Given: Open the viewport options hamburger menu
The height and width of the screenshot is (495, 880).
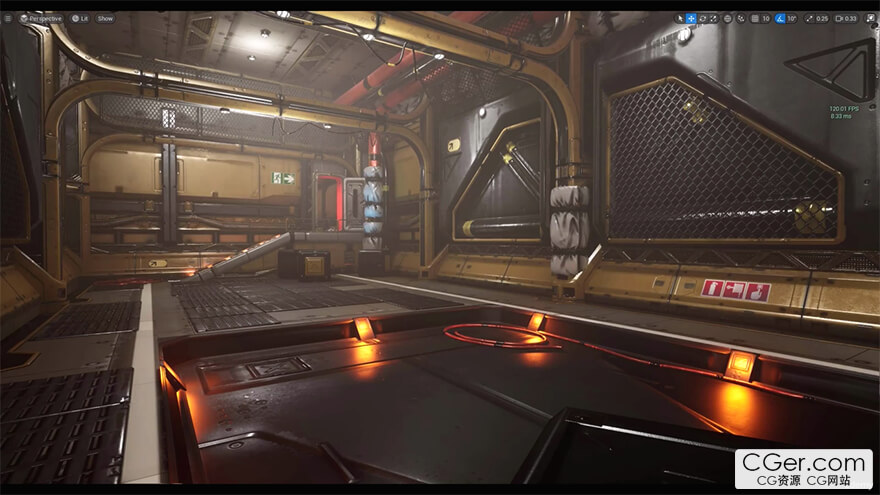Looking at the screenshot, I should 10,18.
